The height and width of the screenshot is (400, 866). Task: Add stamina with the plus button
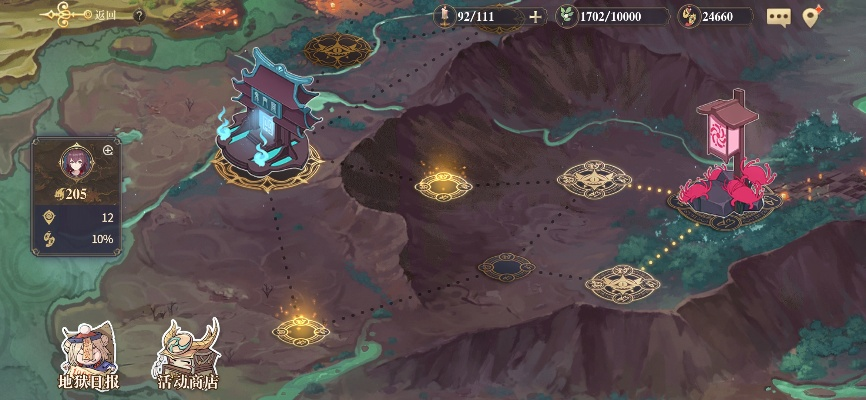[536, 16]
